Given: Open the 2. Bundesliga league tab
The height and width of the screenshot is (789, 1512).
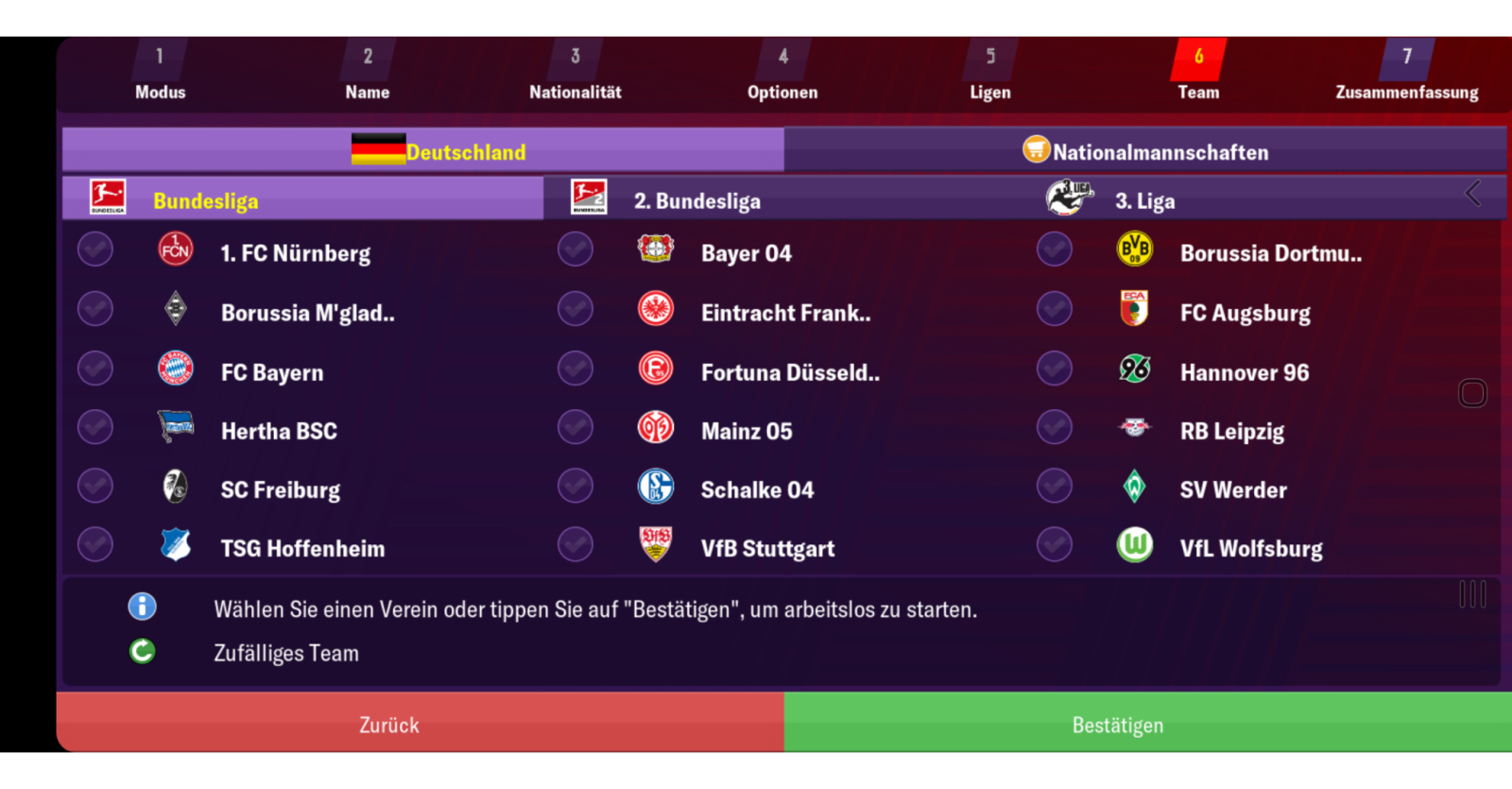Looking at the screenshot, I should pos(697,200).
